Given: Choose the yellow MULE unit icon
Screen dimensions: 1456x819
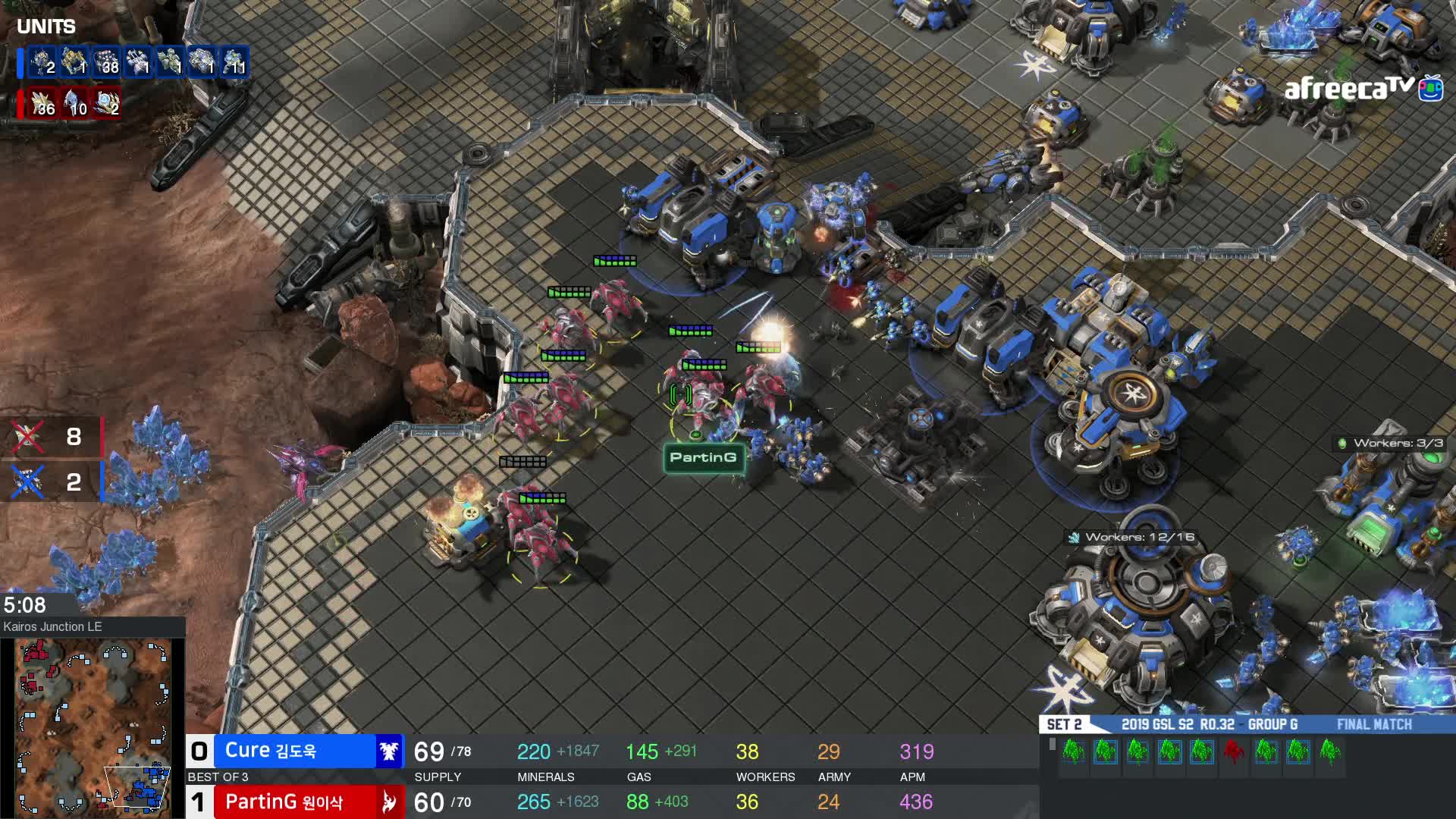Looking at the screenshot, I should 74,63.
